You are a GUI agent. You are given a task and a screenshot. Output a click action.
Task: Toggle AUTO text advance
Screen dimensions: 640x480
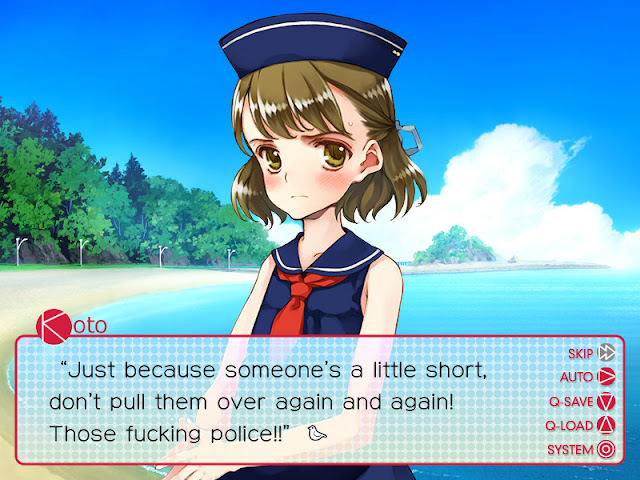(x=588, y=377)
